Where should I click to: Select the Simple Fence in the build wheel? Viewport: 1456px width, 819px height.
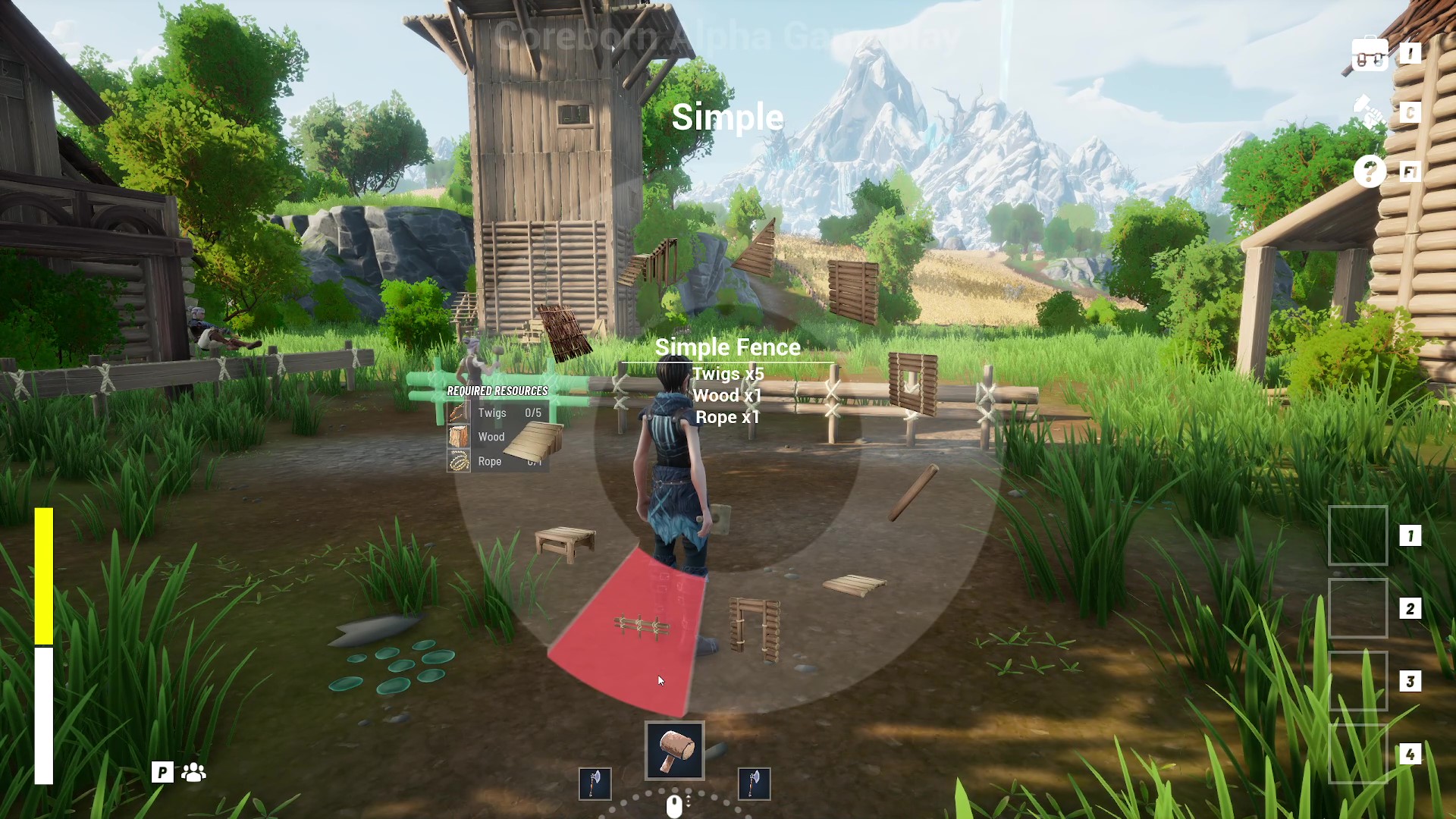pos(642,626)
